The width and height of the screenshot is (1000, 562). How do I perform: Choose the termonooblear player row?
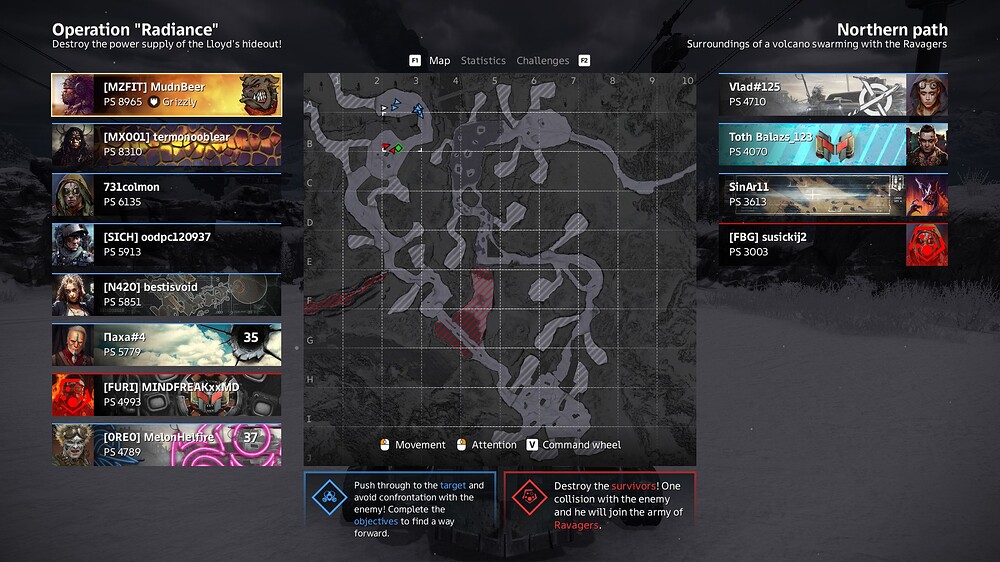click(166, 145)
